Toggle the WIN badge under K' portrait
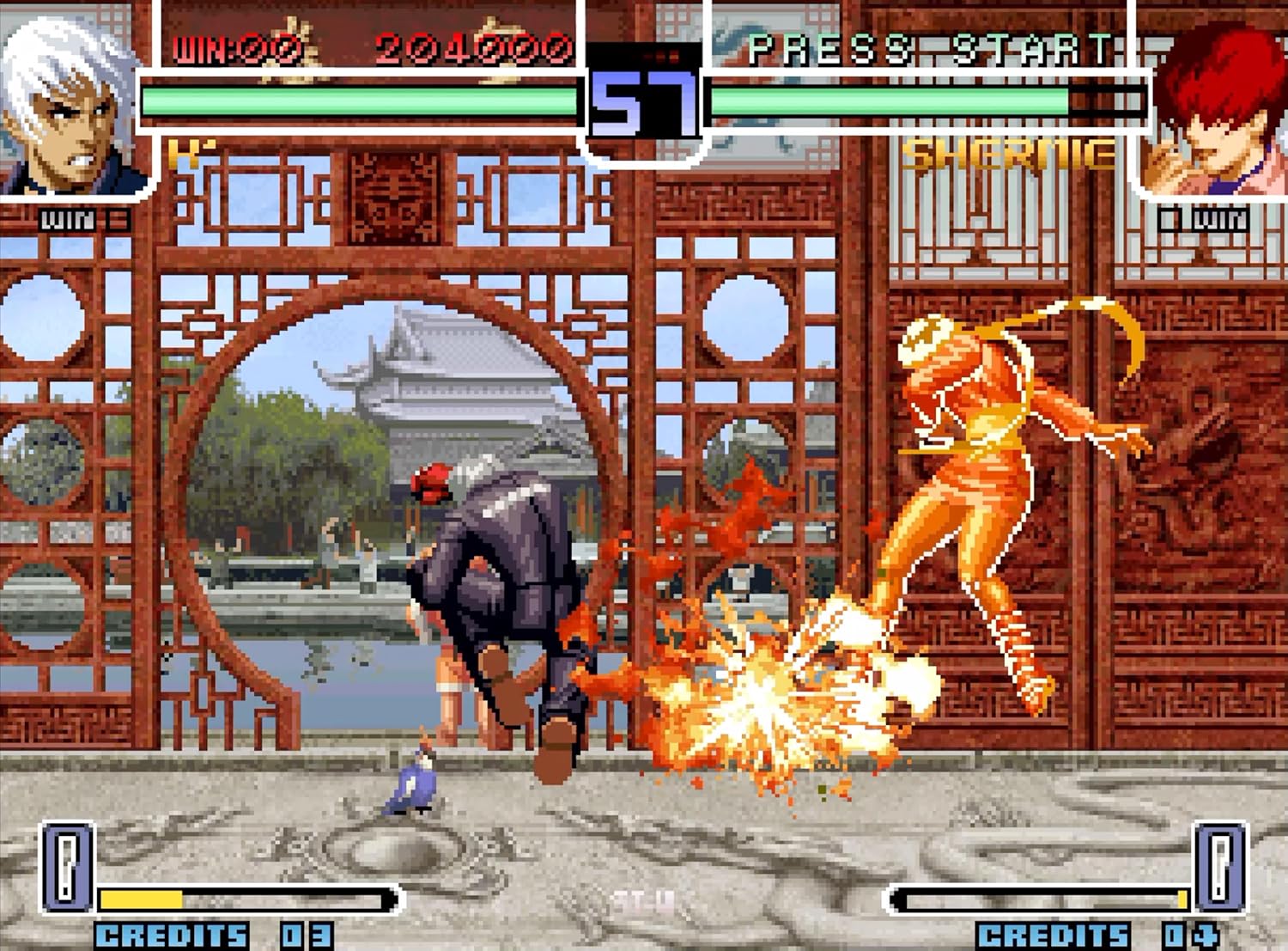This screenshot has height=951, width=1288. click(67, 217)
